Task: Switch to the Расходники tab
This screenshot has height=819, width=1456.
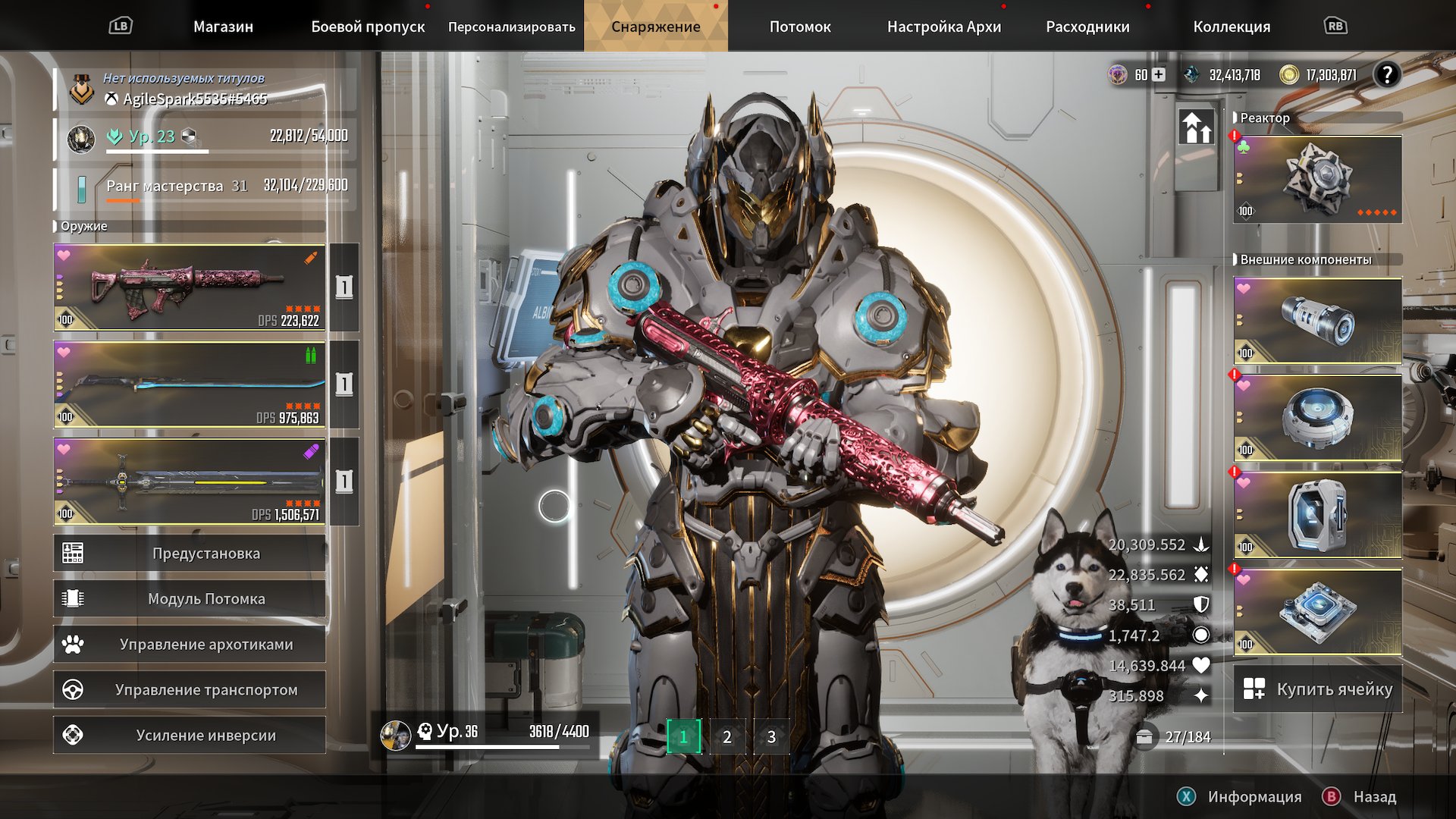Action: (1087, 27)
